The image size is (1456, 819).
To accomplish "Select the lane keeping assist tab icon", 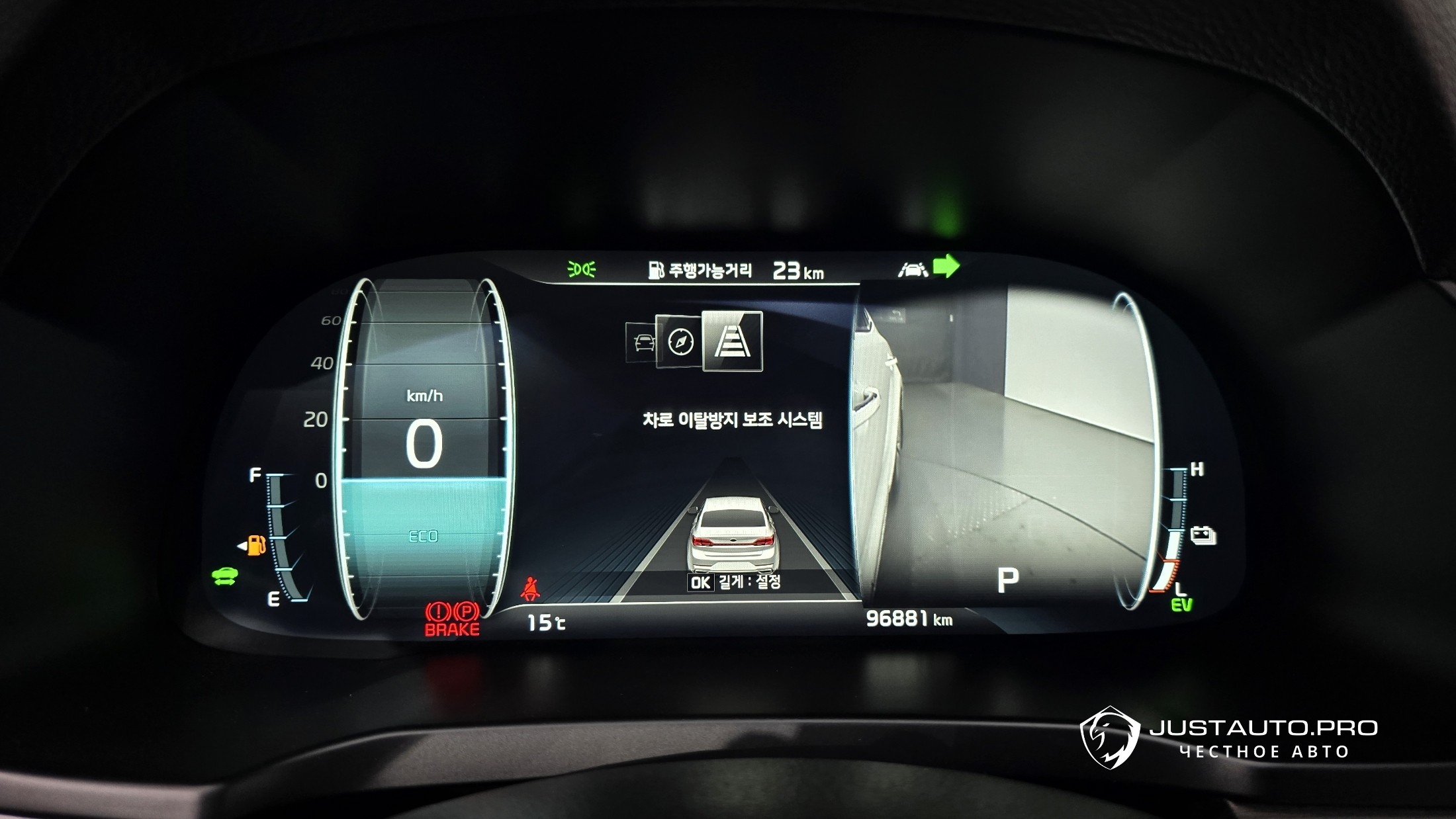I will coord(731,341).
